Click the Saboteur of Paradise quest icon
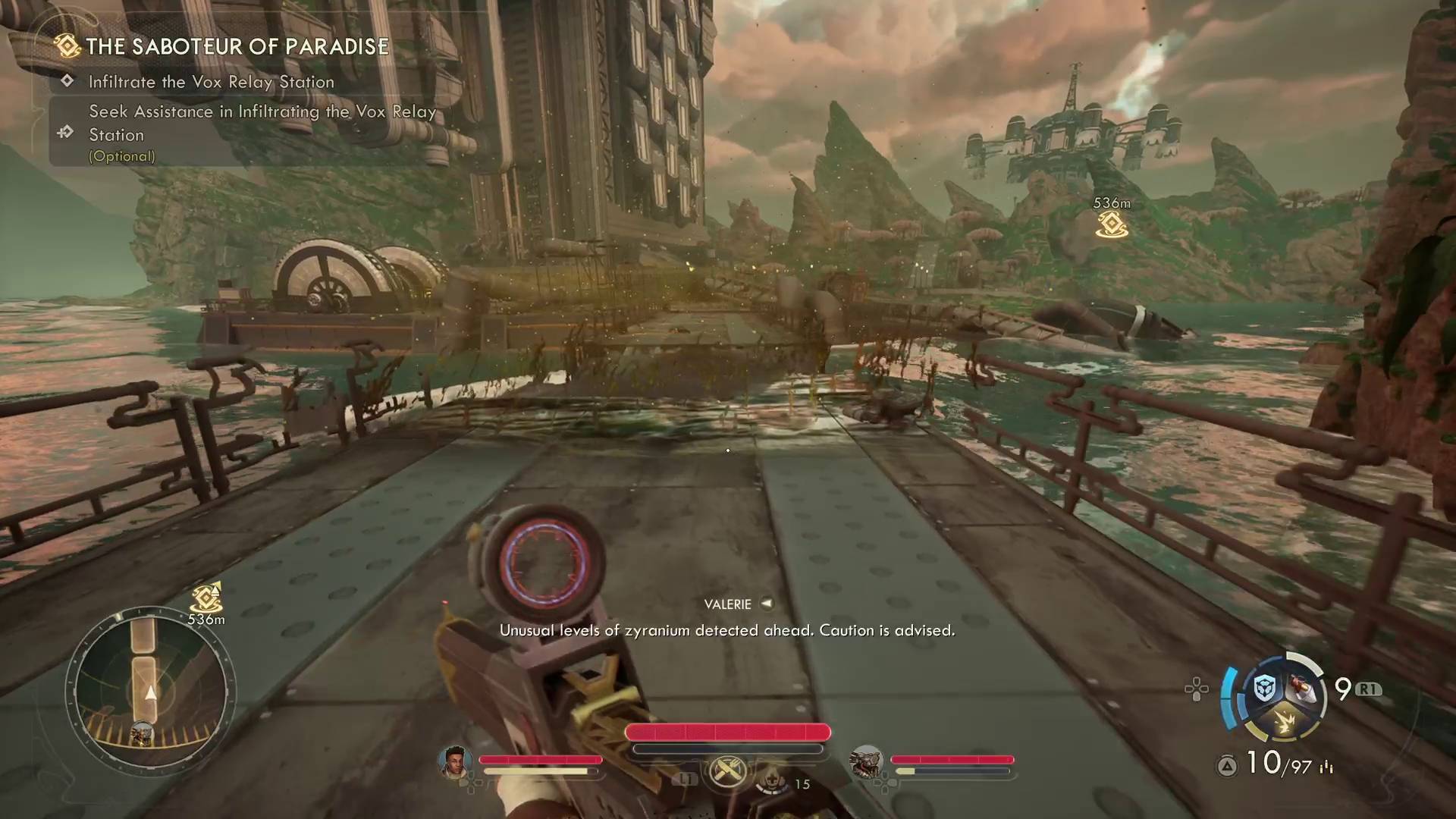The width and height of the screenshot is (1456, 819). [x=67, y=46]
